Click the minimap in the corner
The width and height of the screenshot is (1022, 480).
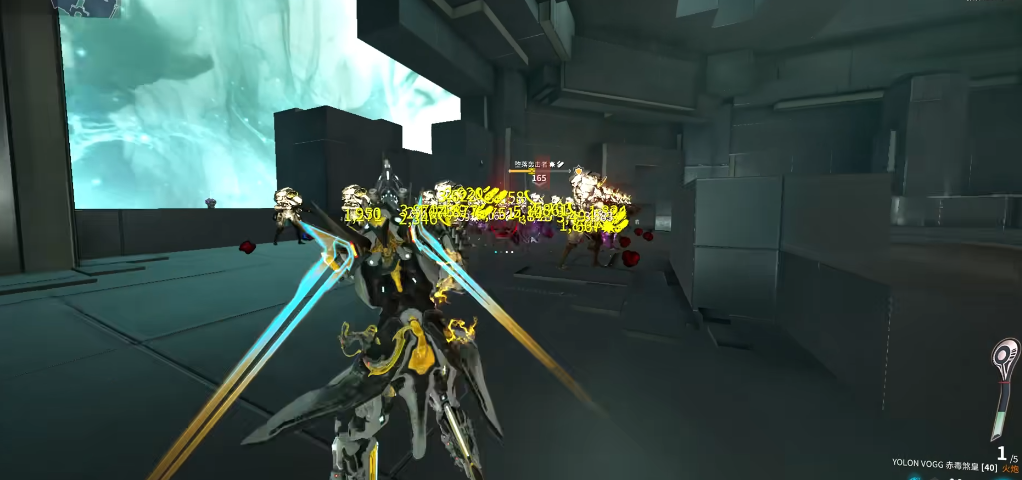[88, 8]
